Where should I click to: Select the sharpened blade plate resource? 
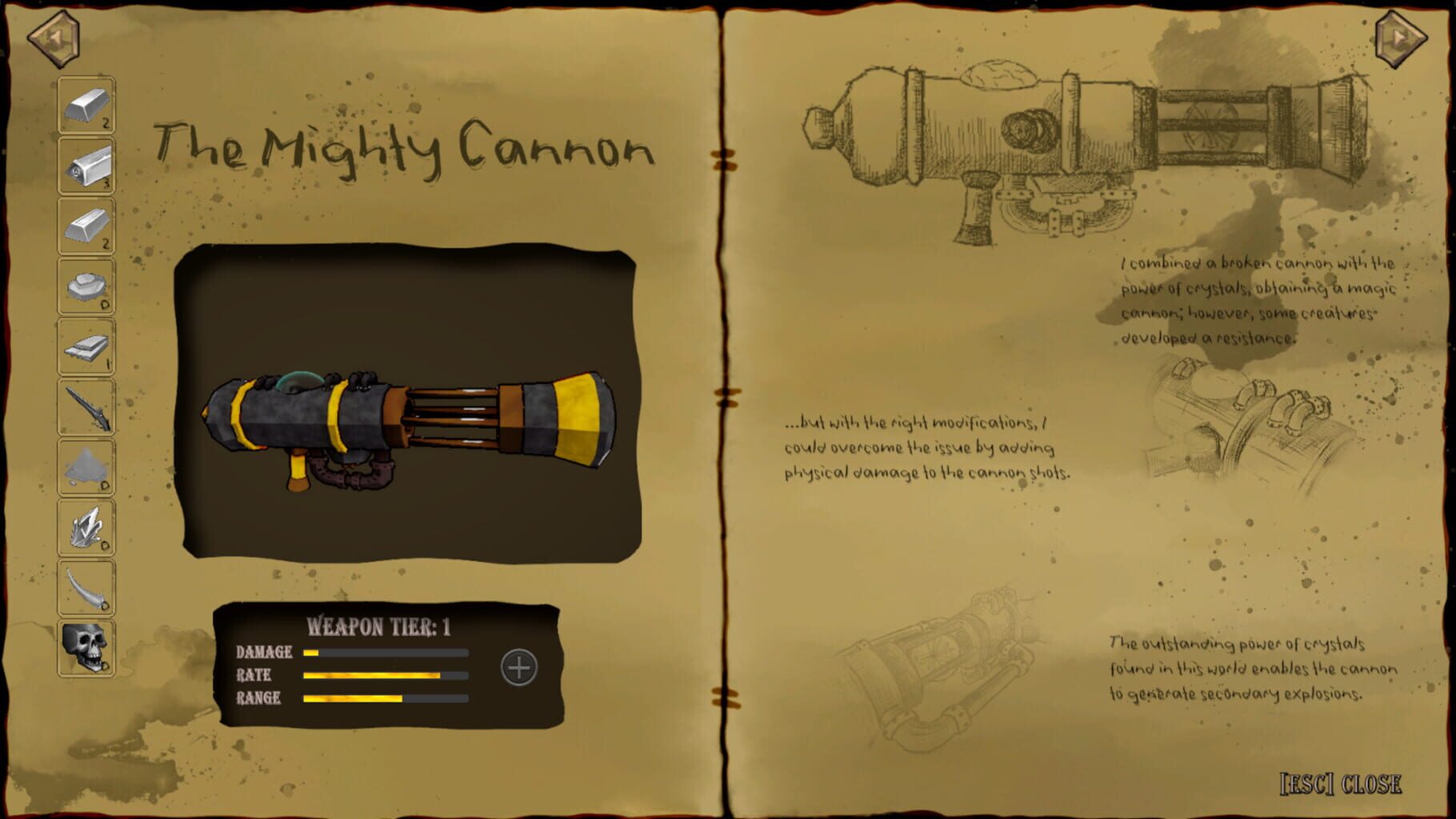coord(85,345)
